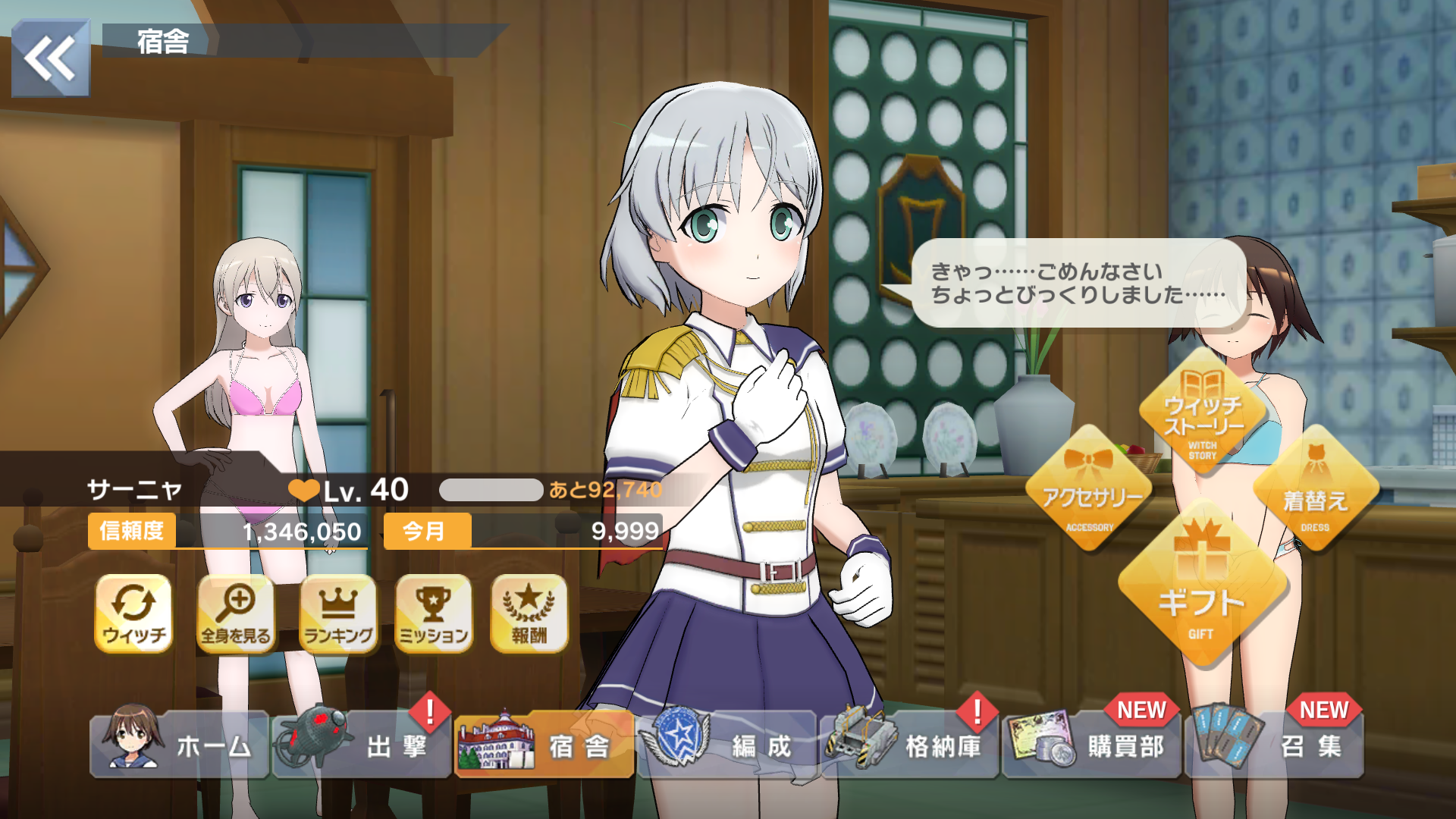The width and height of the screenshot is (1456, 819).
Task: Open the 報酬 rewards screen
Action: [529, 613]
